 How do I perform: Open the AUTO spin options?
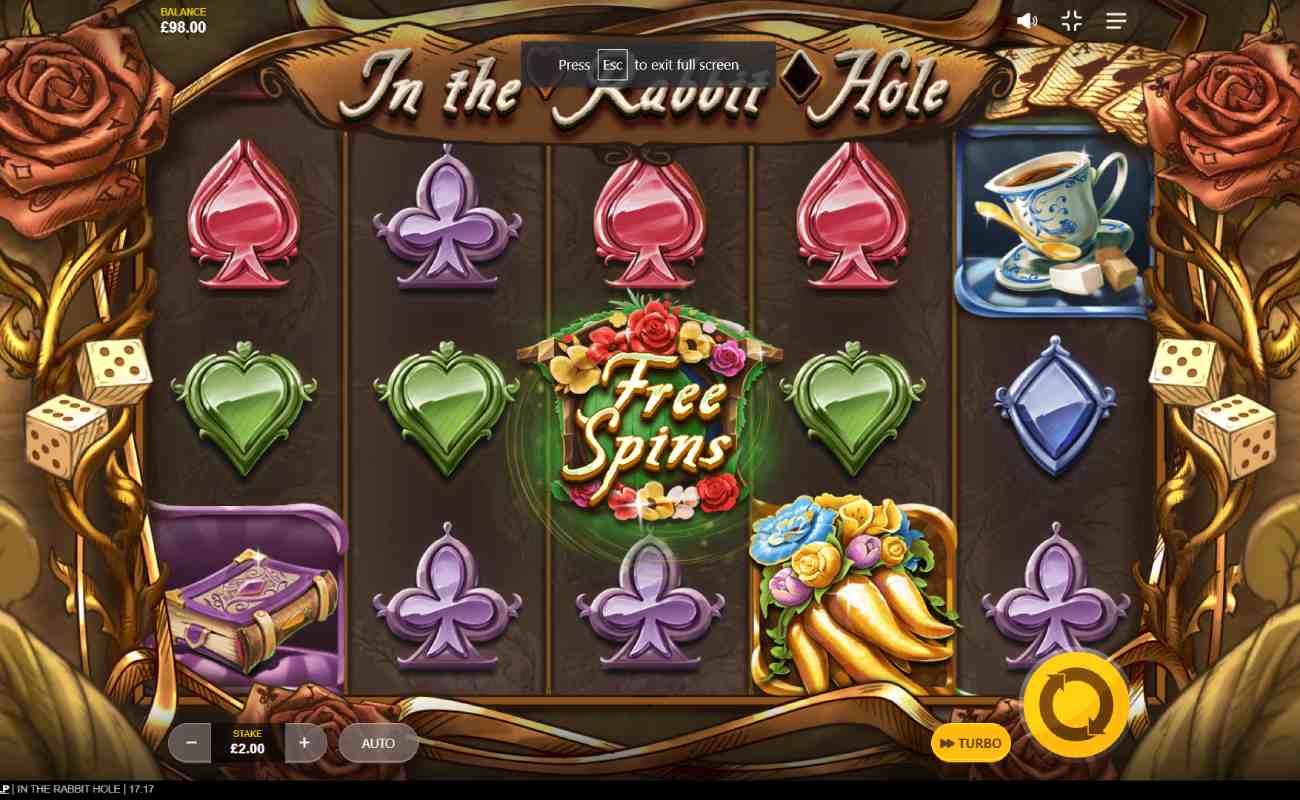(x=378, y=743)
